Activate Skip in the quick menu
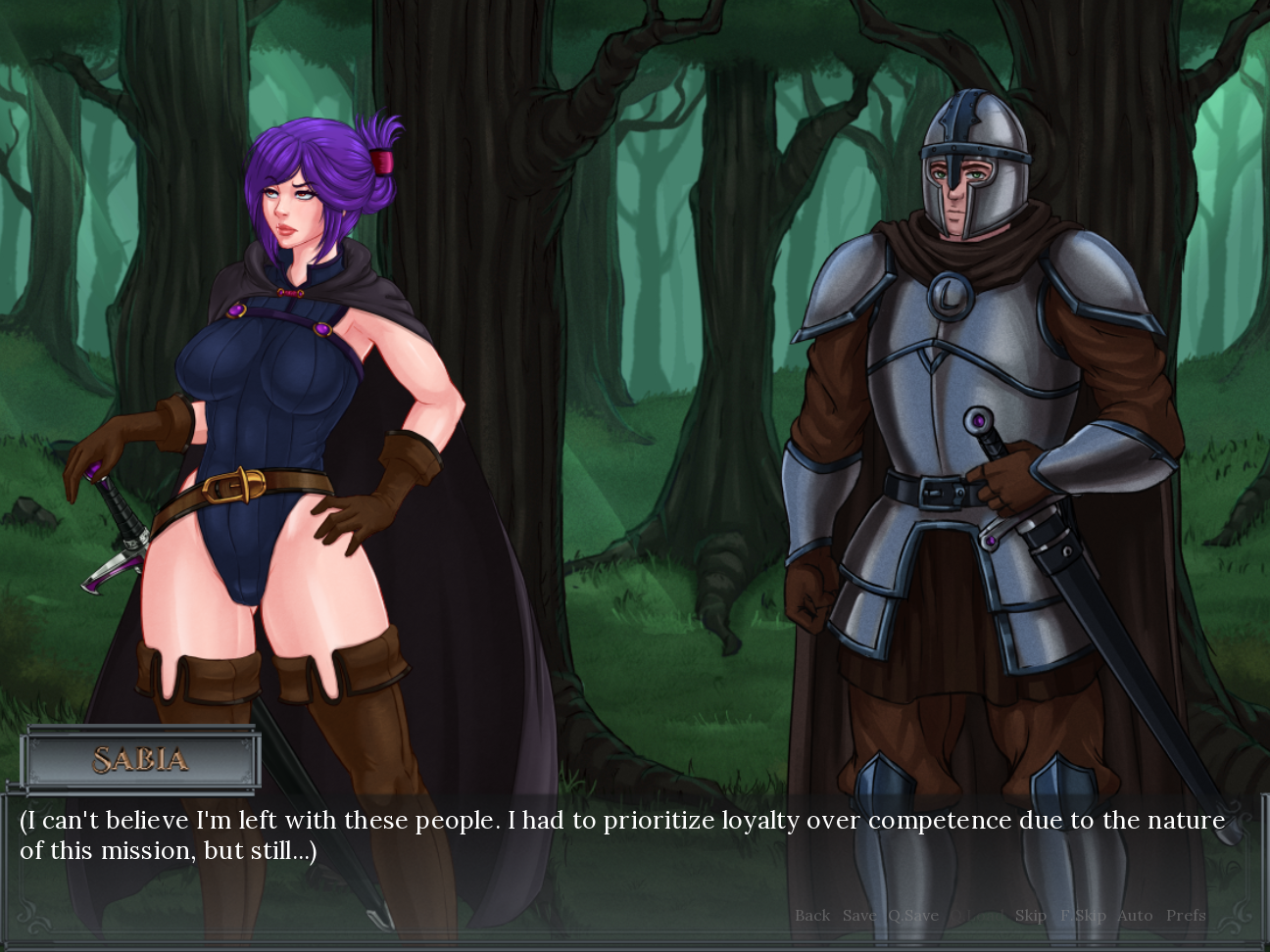The image size is (1270, 952). (1030, 916)
